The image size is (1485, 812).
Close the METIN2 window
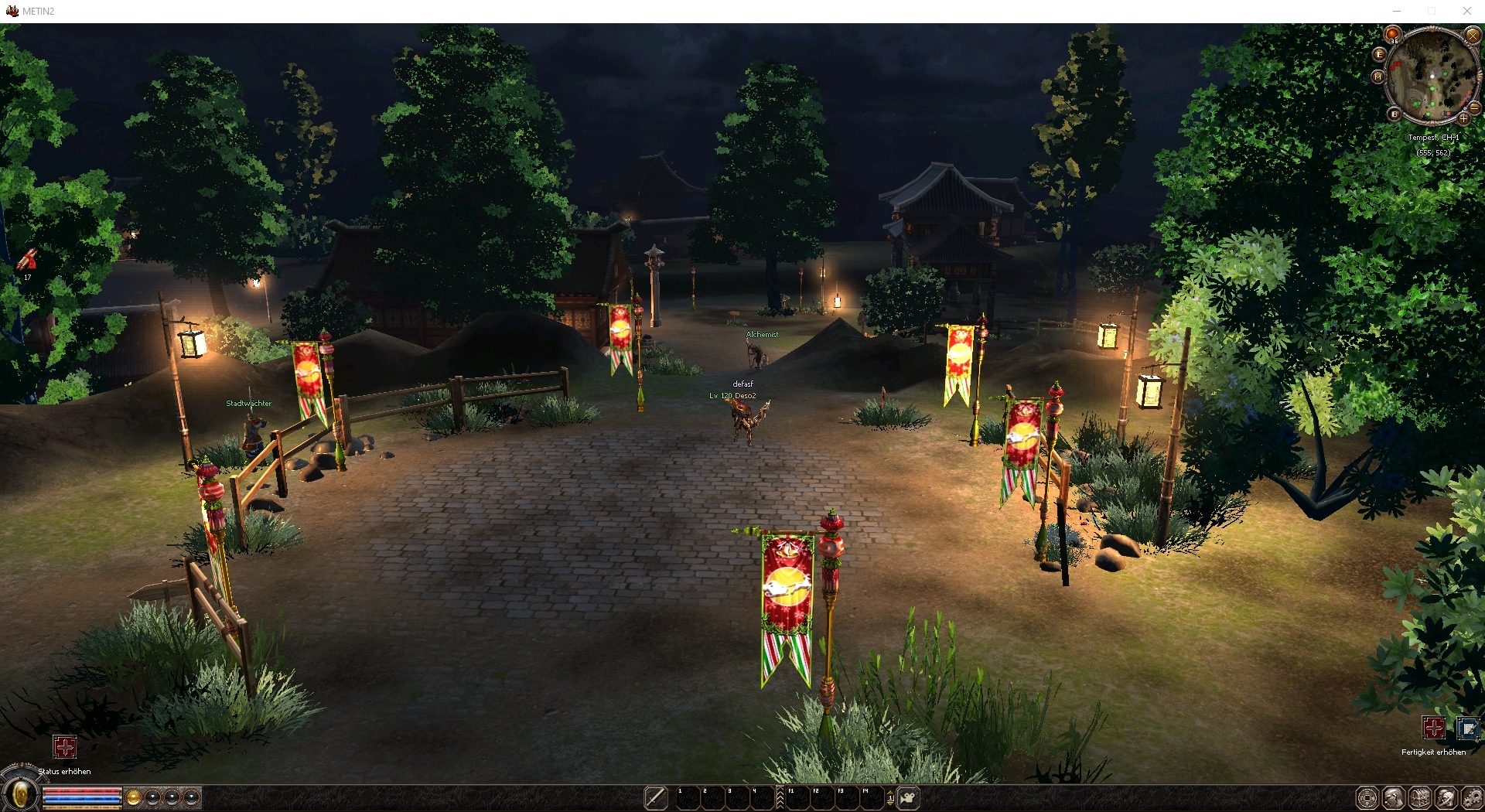[x=1466, y=11]
